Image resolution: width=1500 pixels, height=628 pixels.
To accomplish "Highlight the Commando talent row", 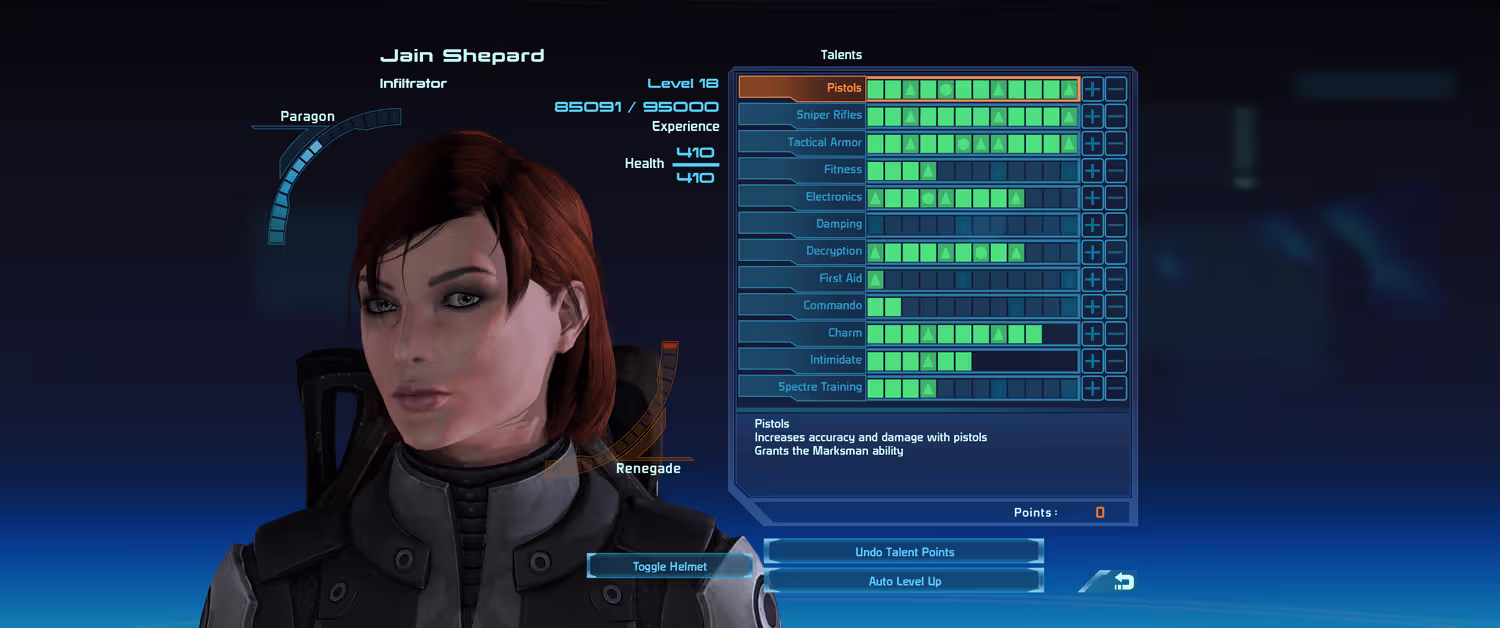I will coord(801,305).
